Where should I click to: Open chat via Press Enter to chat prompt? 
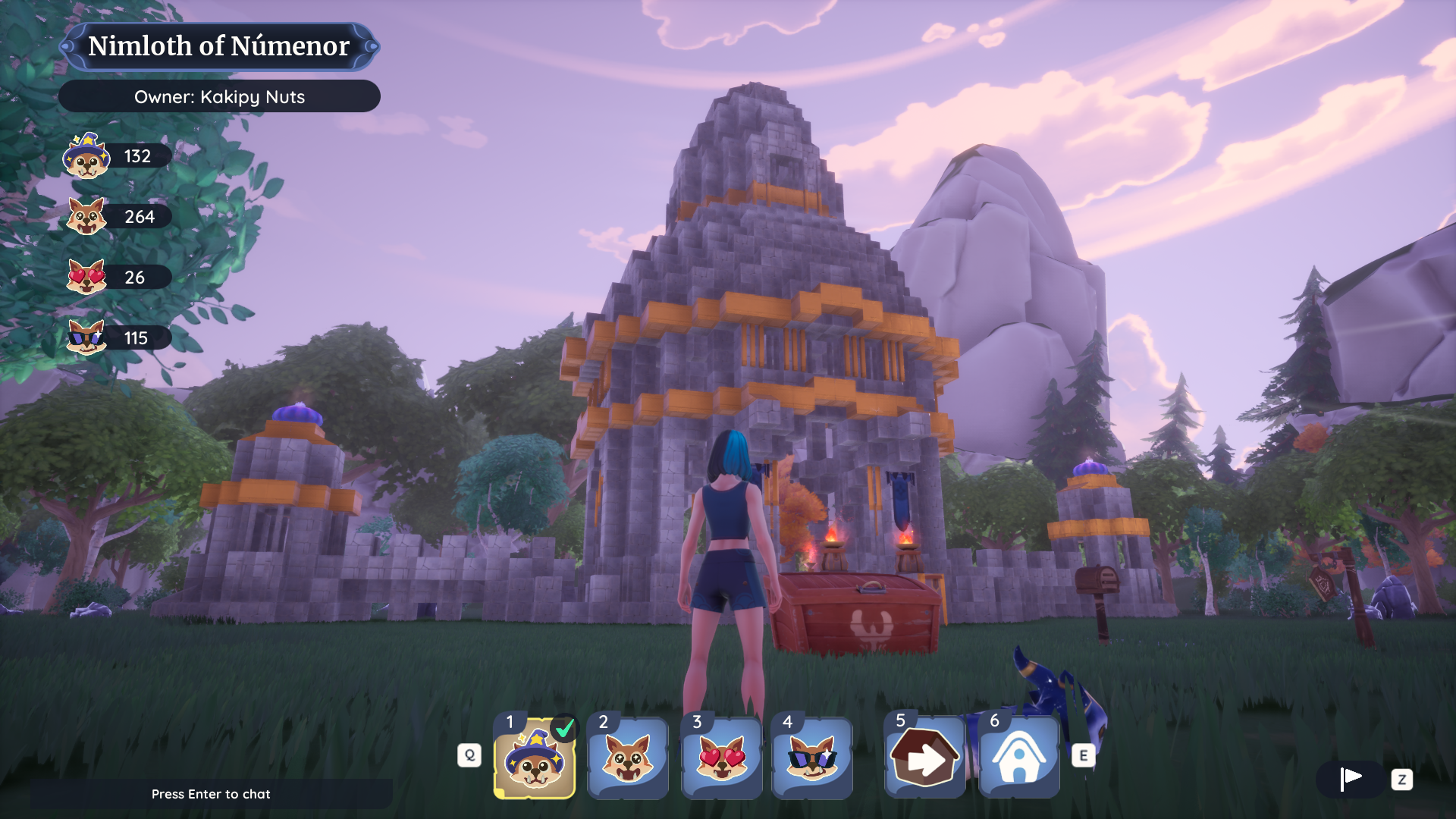(212, 794)
